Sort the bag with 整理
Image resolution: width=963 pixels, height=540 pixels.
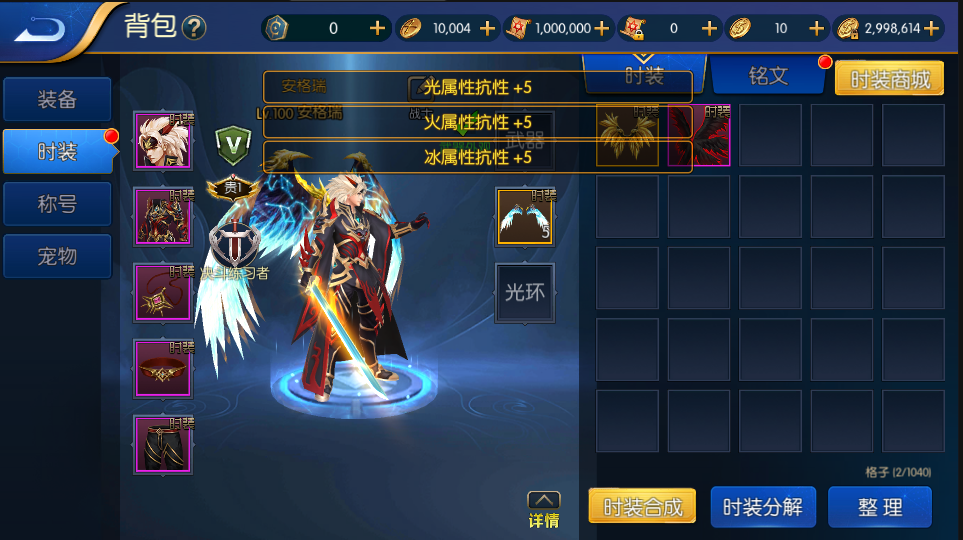[x=880, y=507]
